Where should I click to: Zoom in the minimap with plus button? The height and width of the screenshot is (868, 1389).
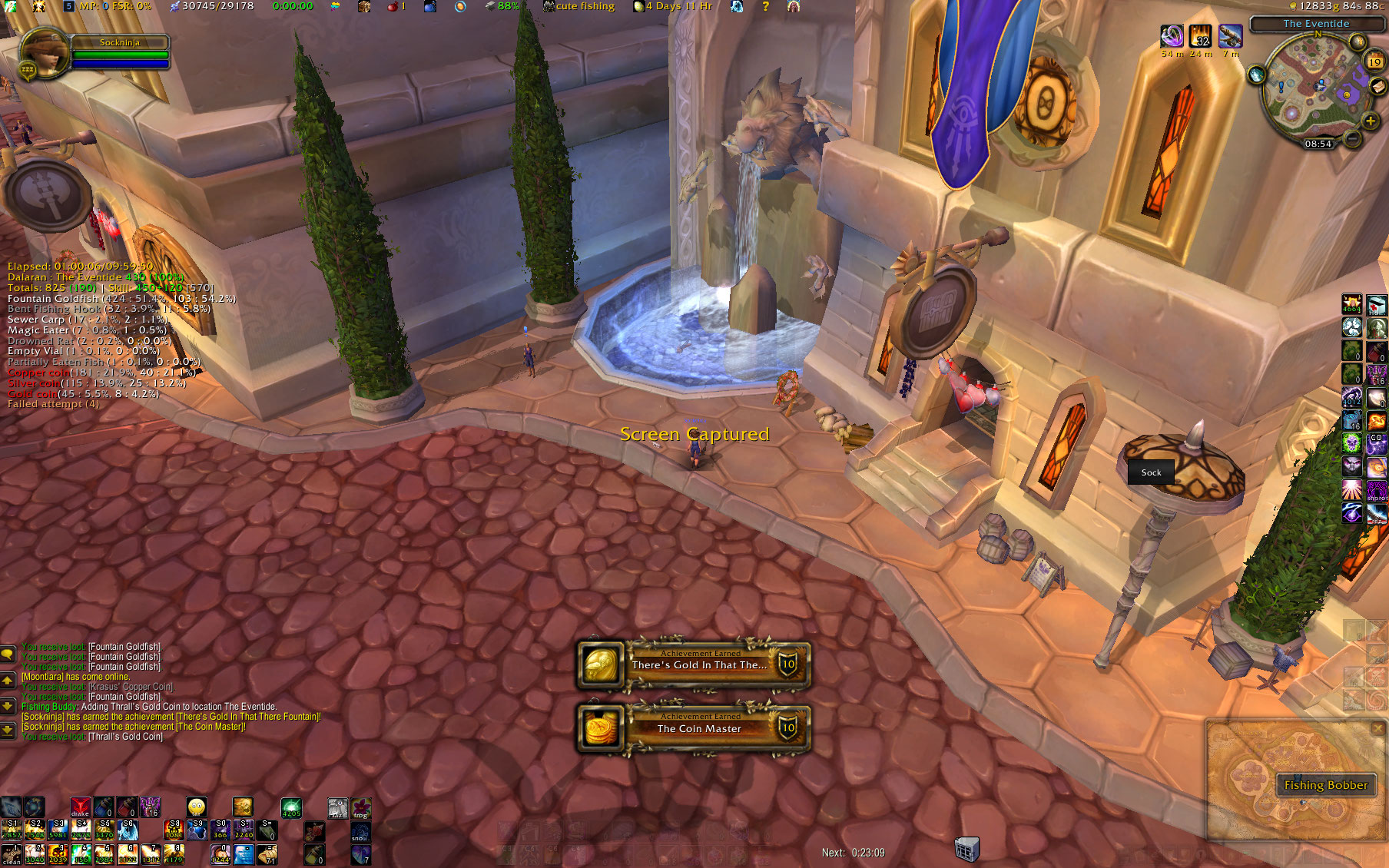1370,121
